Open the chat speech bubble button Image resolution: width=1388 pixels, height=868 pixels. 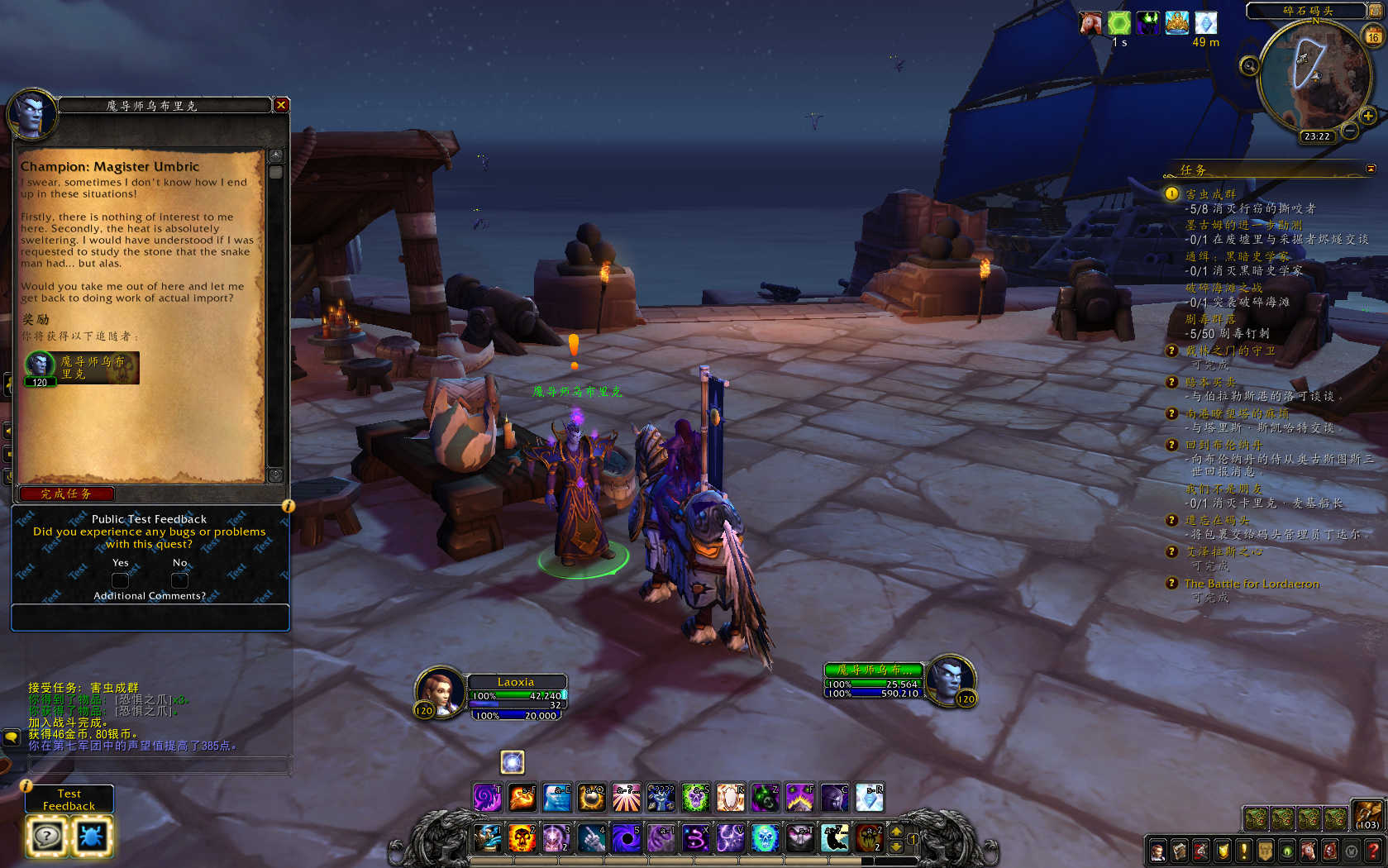click(12, 737)
